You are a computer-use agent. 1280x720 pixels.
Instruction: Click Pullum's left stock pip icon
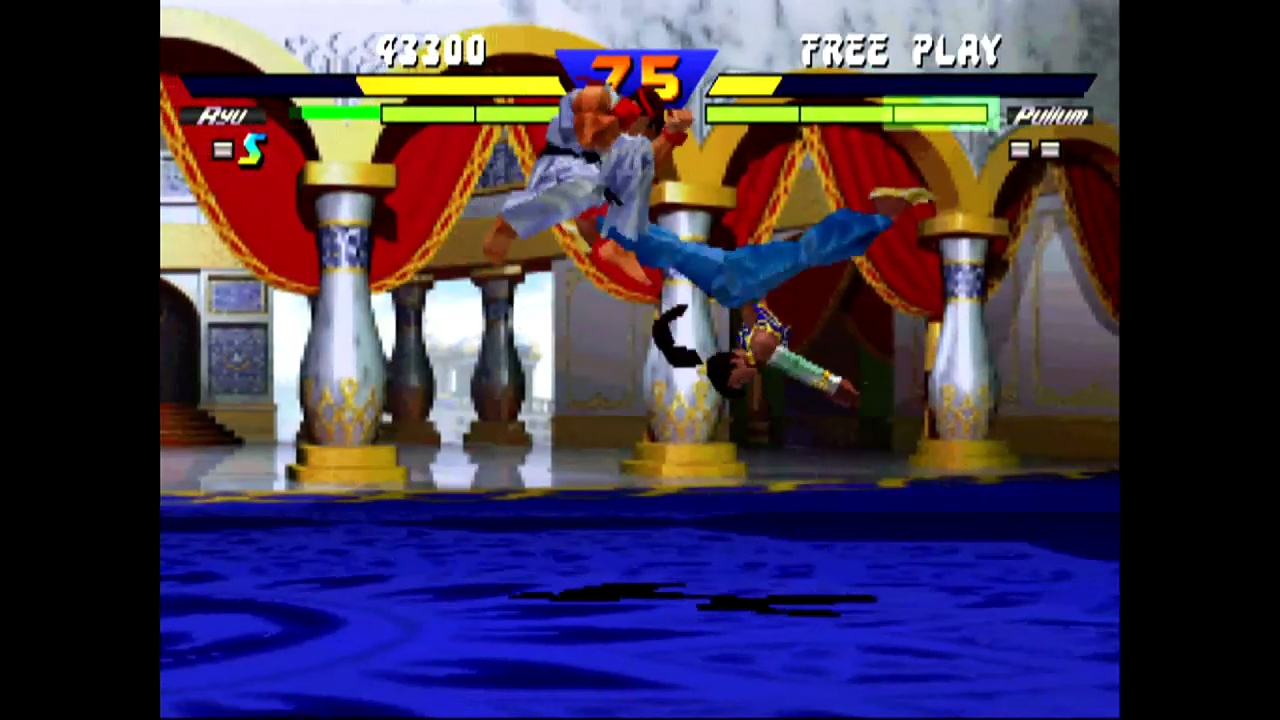pyautogui.click(x=1021, y=148)
